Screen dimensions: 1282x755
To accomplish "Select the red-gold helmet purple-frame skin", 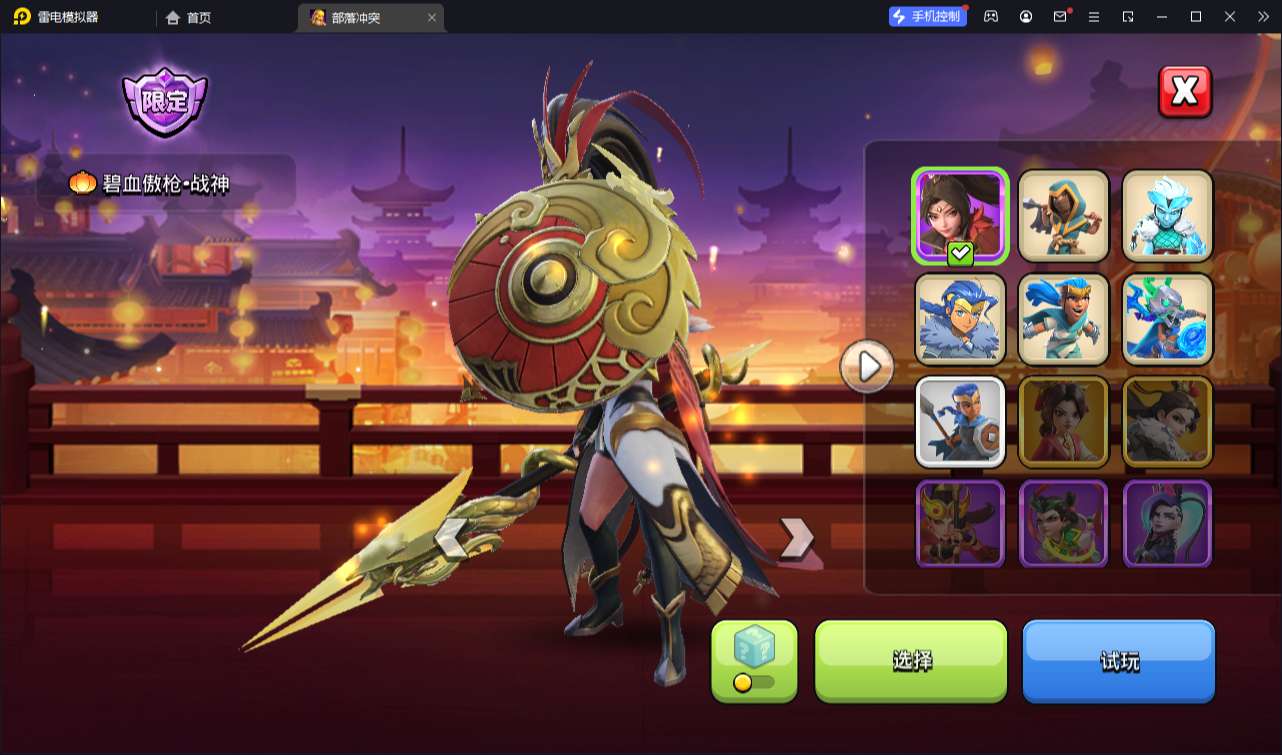I will (x=960, y=524).
